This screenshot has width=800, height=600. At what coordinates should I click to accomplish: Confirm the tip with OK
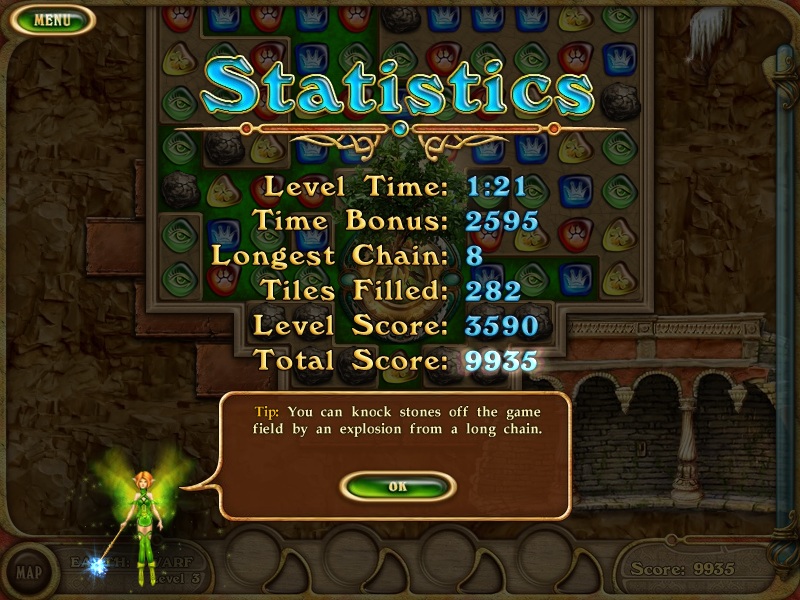click(398, 486)
